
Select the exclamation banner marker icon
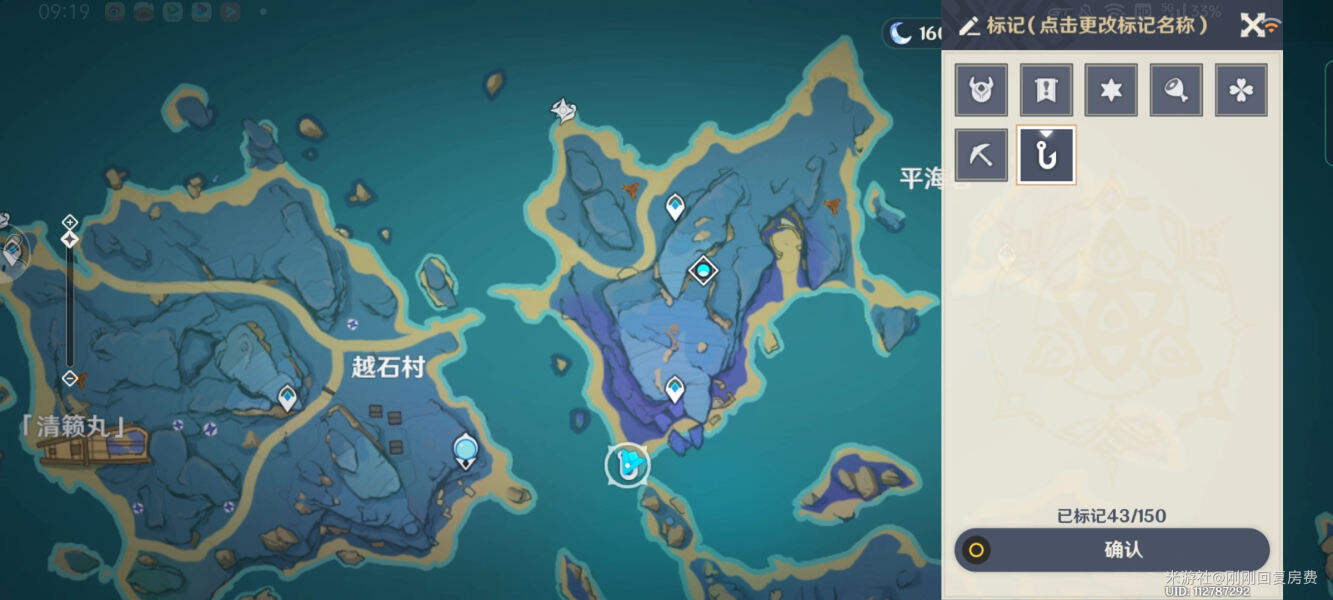1046,90
